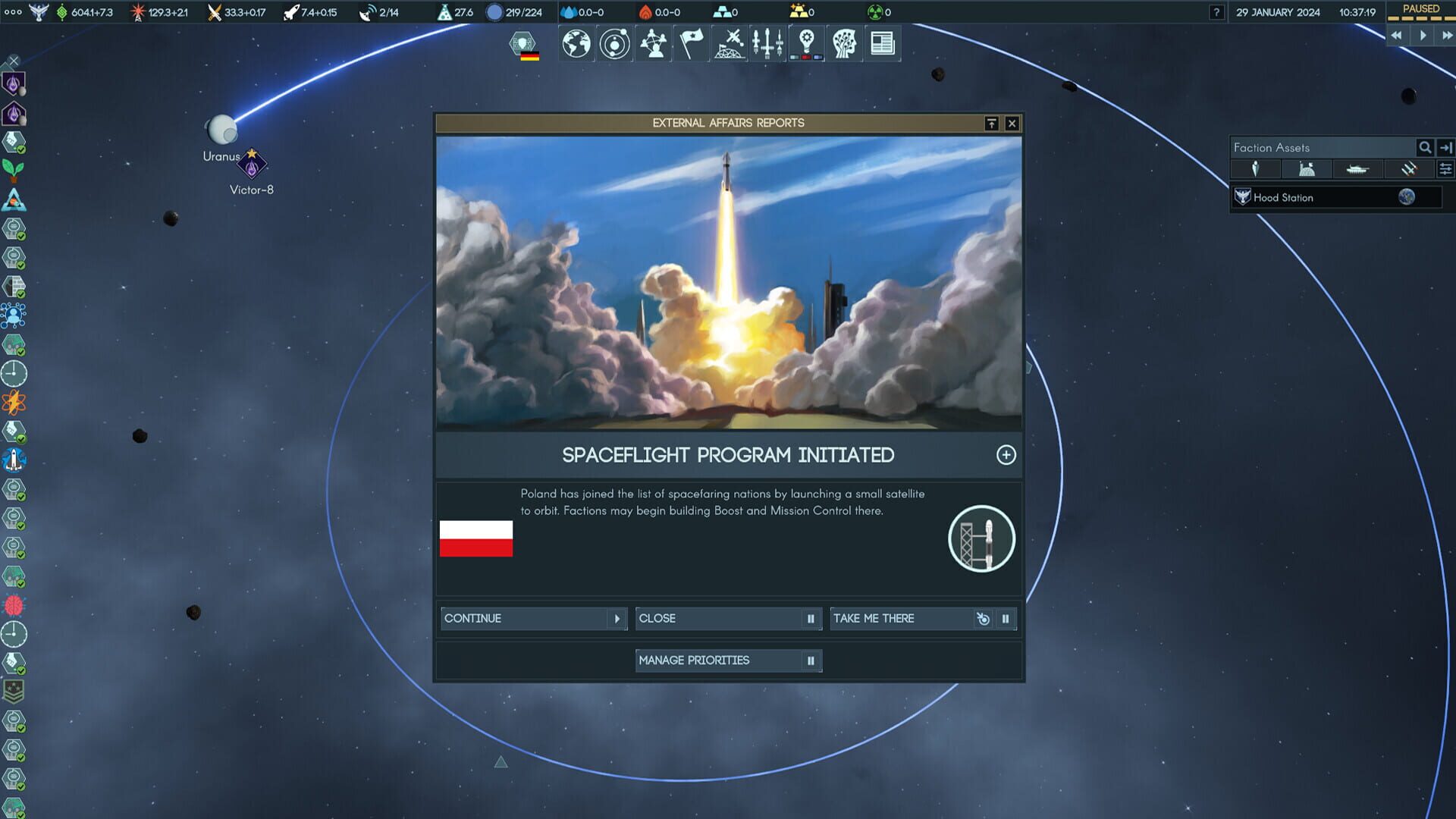
Task: Open the habitats construction icon
Action: tap(729, 43)
